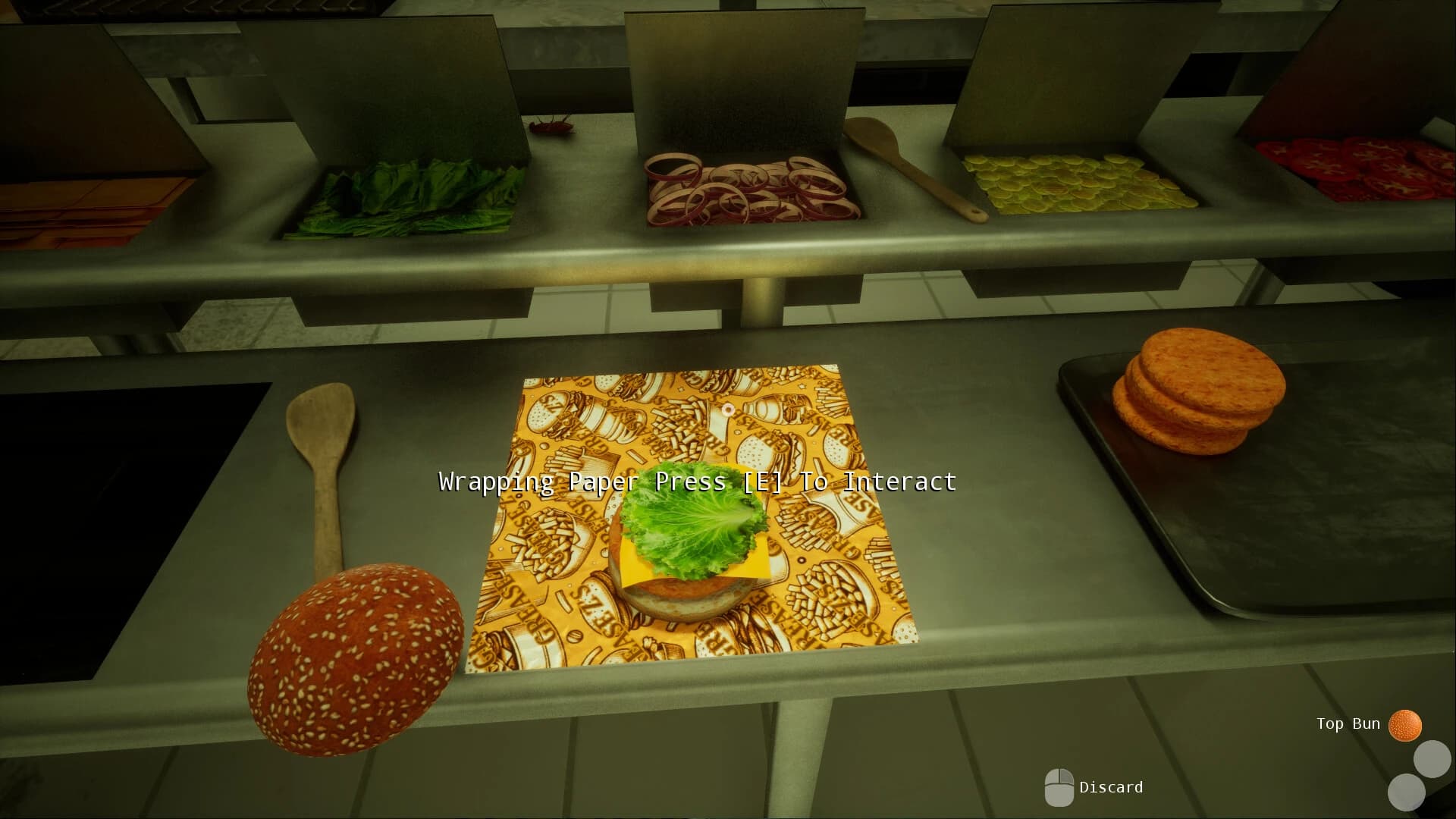Toggle the sesame bun near the spoon

[353, 660]
